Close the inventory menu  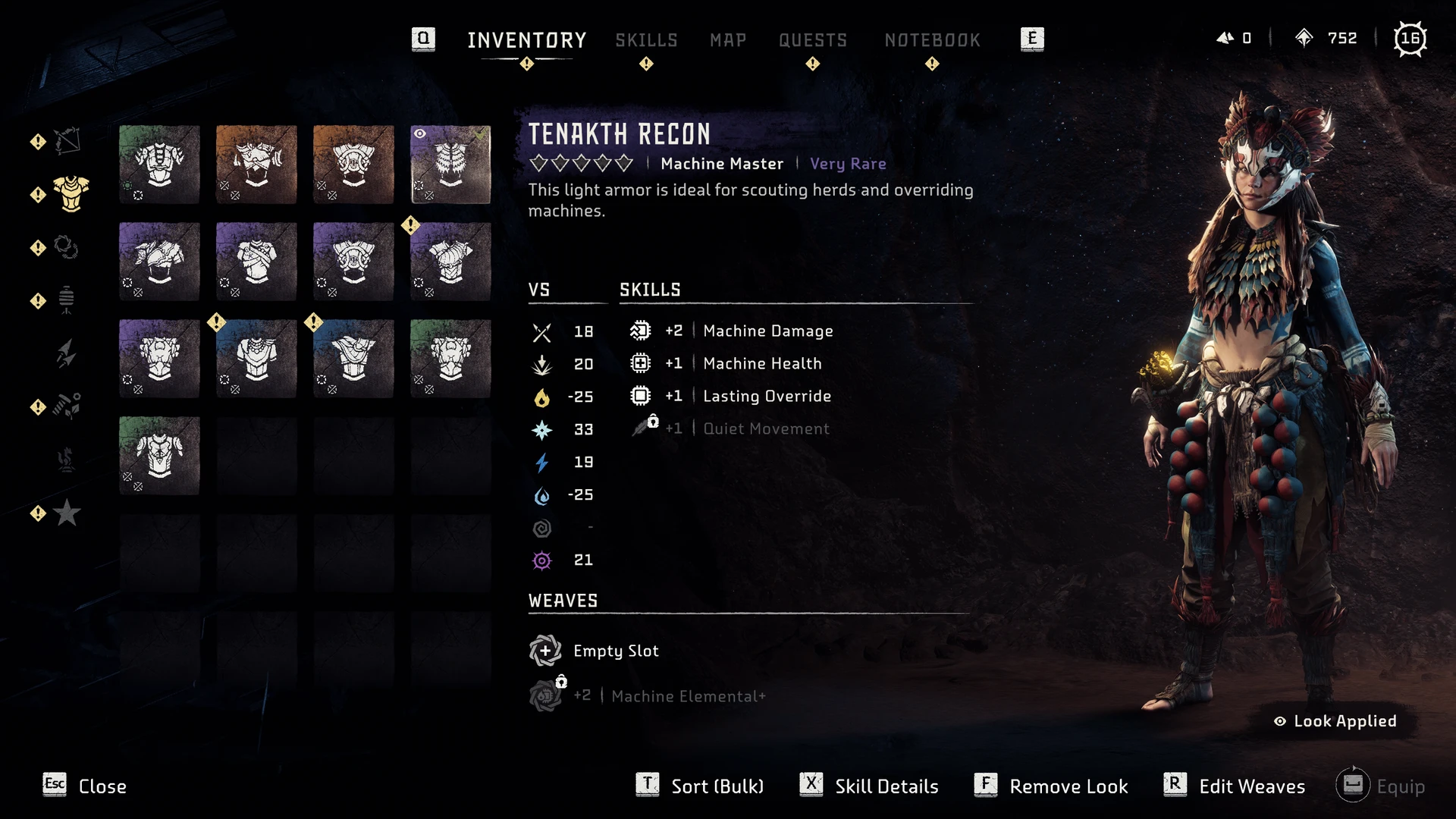click(85, 786)
